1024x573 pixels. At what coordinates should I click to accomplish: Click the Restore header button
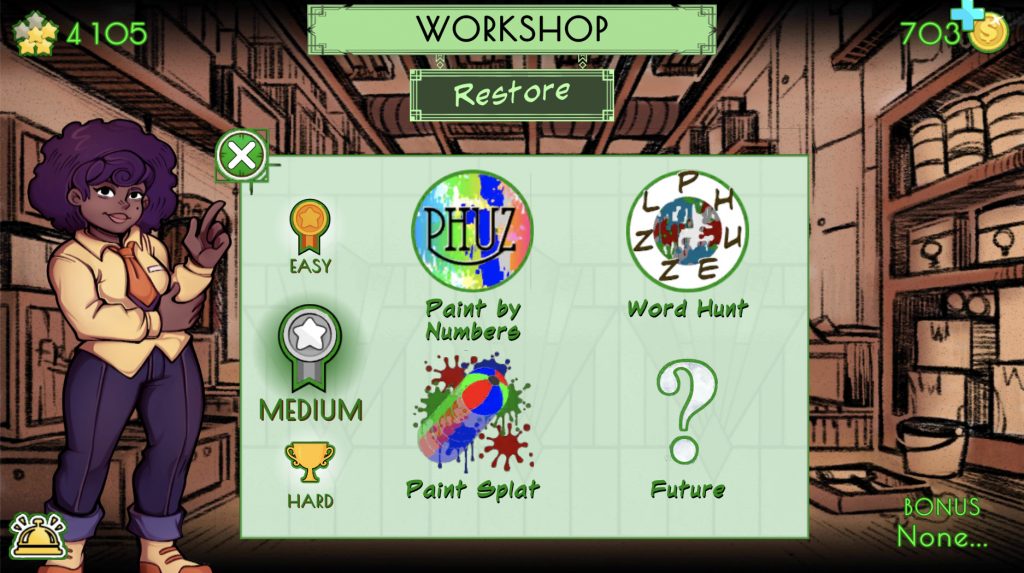click(x=512, y=94)
